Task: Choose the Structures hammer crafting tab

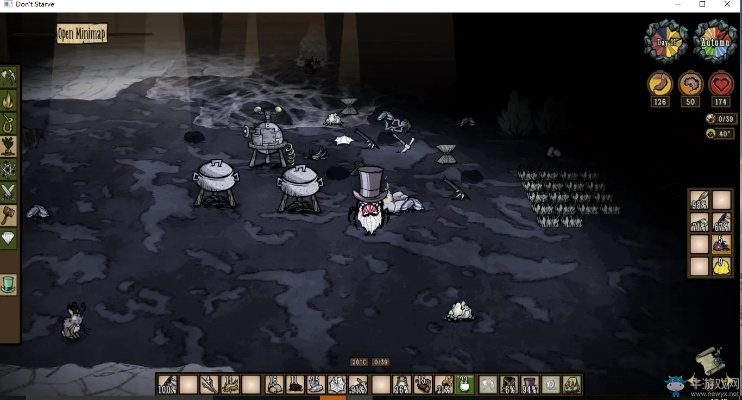Action: pos(9,213)
